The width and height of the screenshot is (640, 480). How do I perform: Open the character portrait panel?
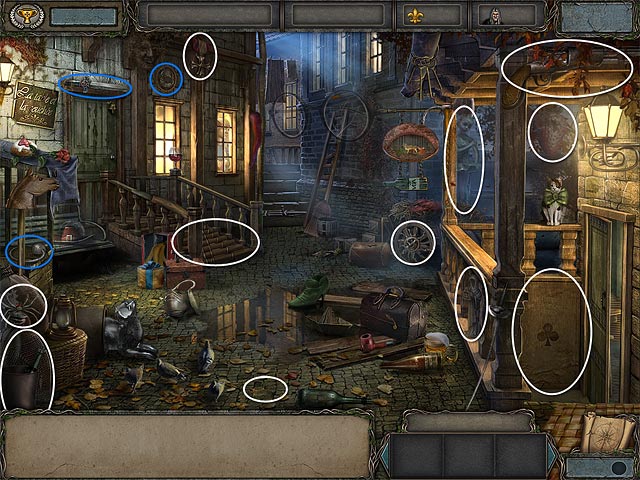[493, 16]
